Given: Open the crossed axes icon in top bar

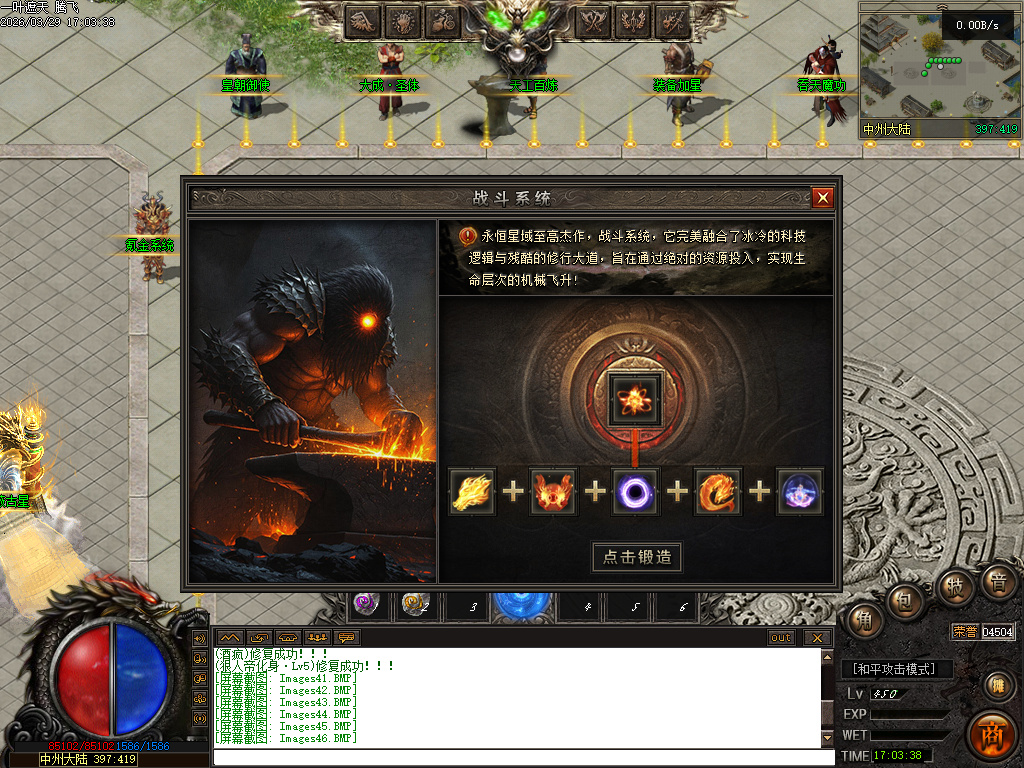Looking at the screenshot, I should tap(595, 20).
